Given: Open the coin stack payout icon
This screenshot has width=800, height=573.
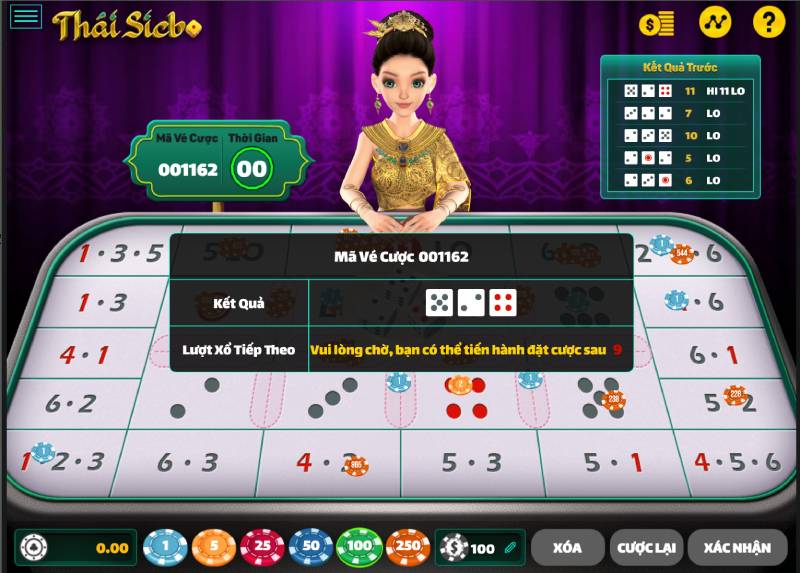Looking at the screenshot, I should 657,22.
